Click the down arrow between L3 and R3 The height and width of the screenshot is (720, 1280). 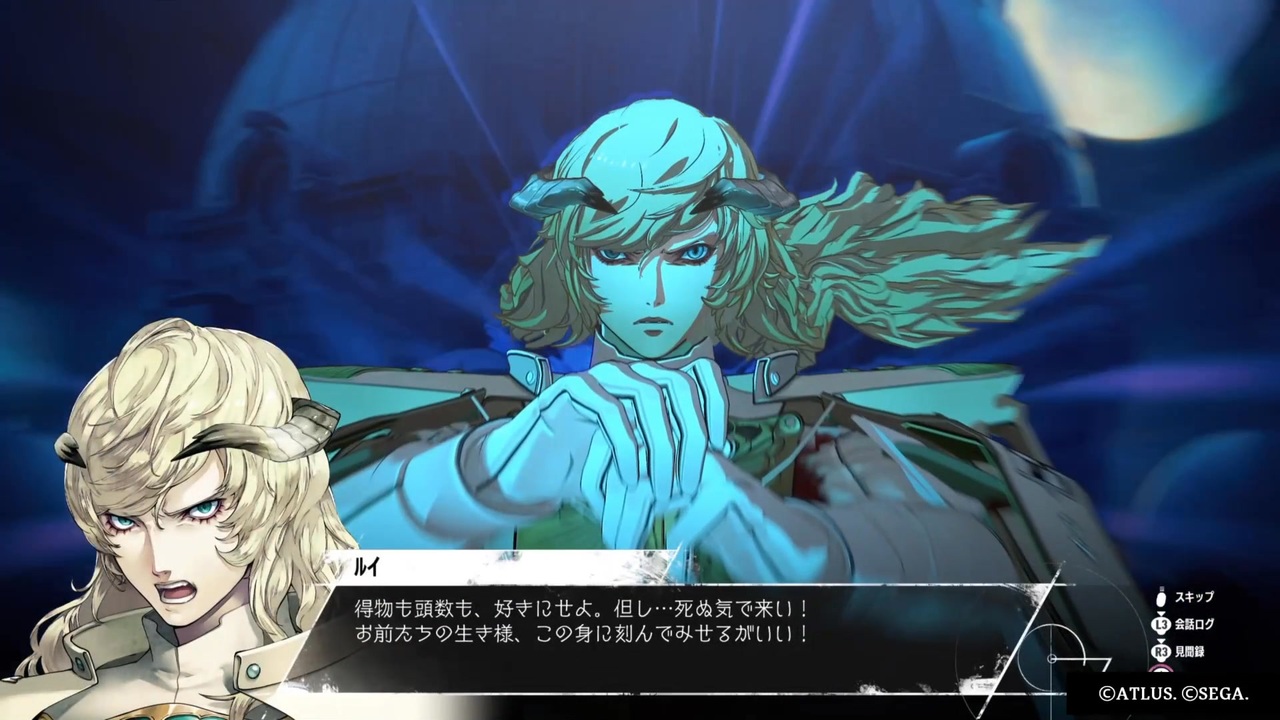click(1161, 638)
